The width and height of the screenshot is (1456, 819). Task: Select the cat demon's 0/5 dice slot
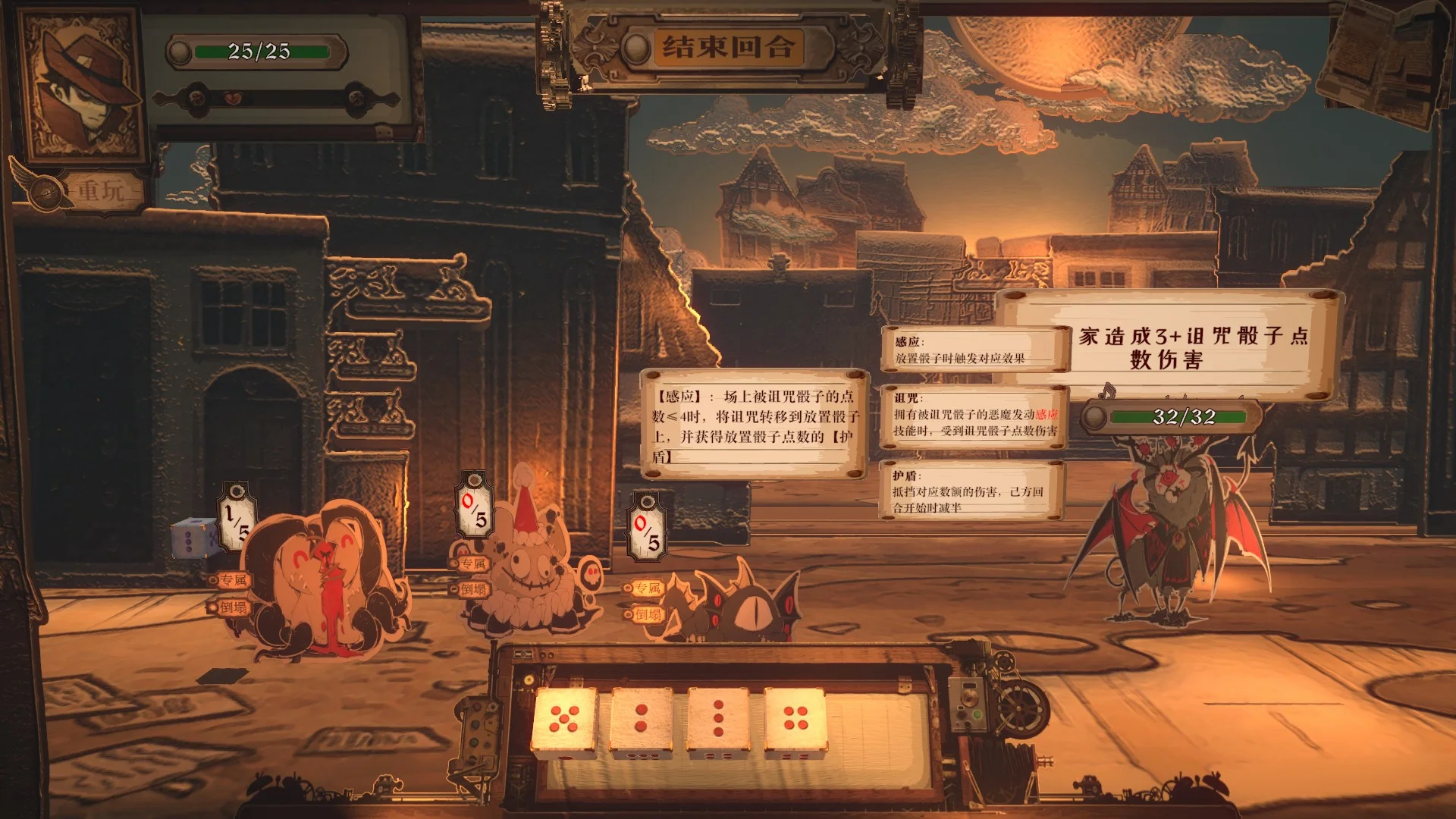[x=648, y=530]
